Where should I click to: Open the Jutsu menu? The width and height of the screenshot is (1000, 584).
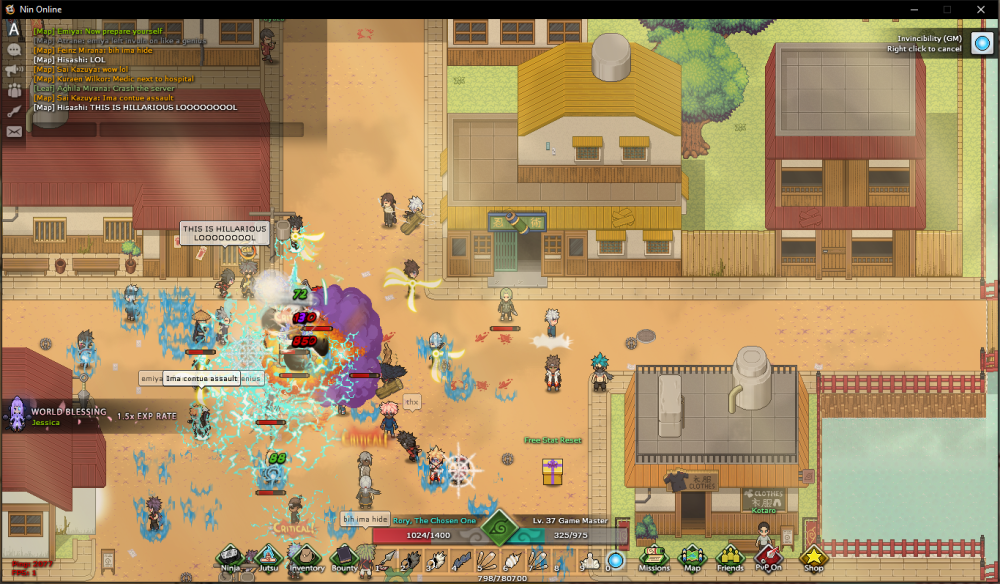(x=268, y=556)
